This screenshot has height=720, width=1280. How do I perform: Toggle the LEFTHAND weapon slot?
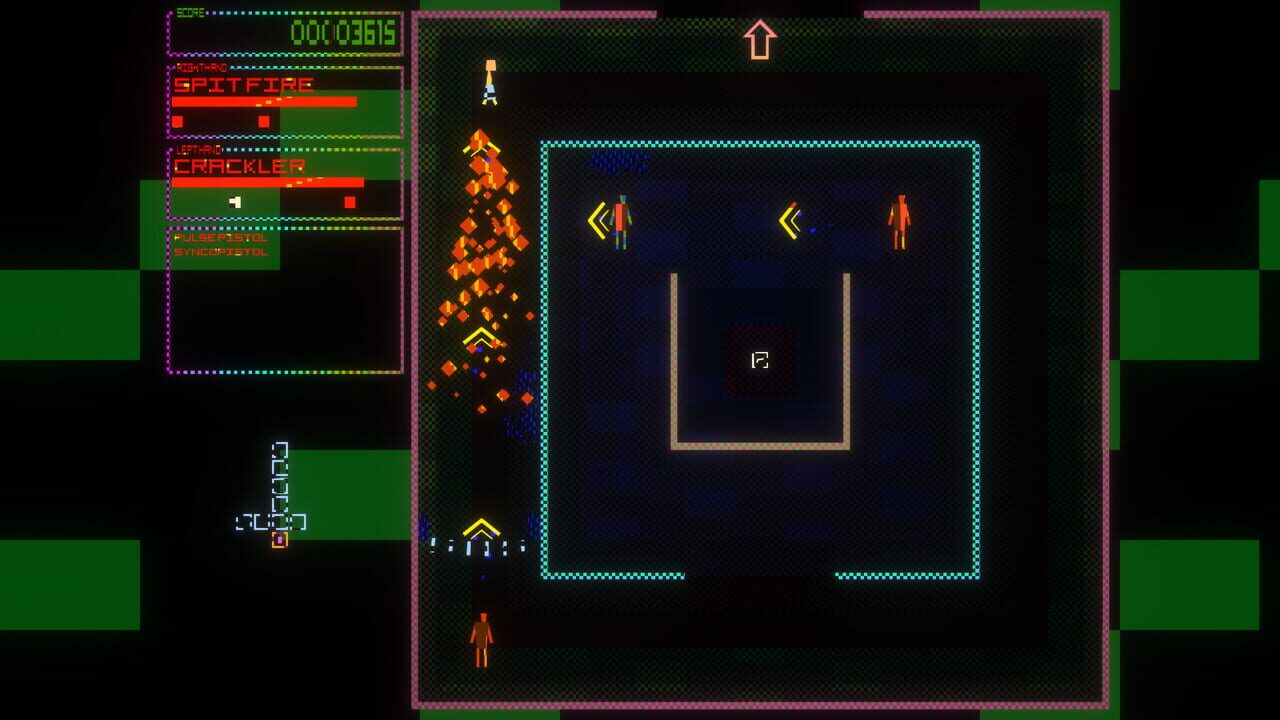point(199,149)
